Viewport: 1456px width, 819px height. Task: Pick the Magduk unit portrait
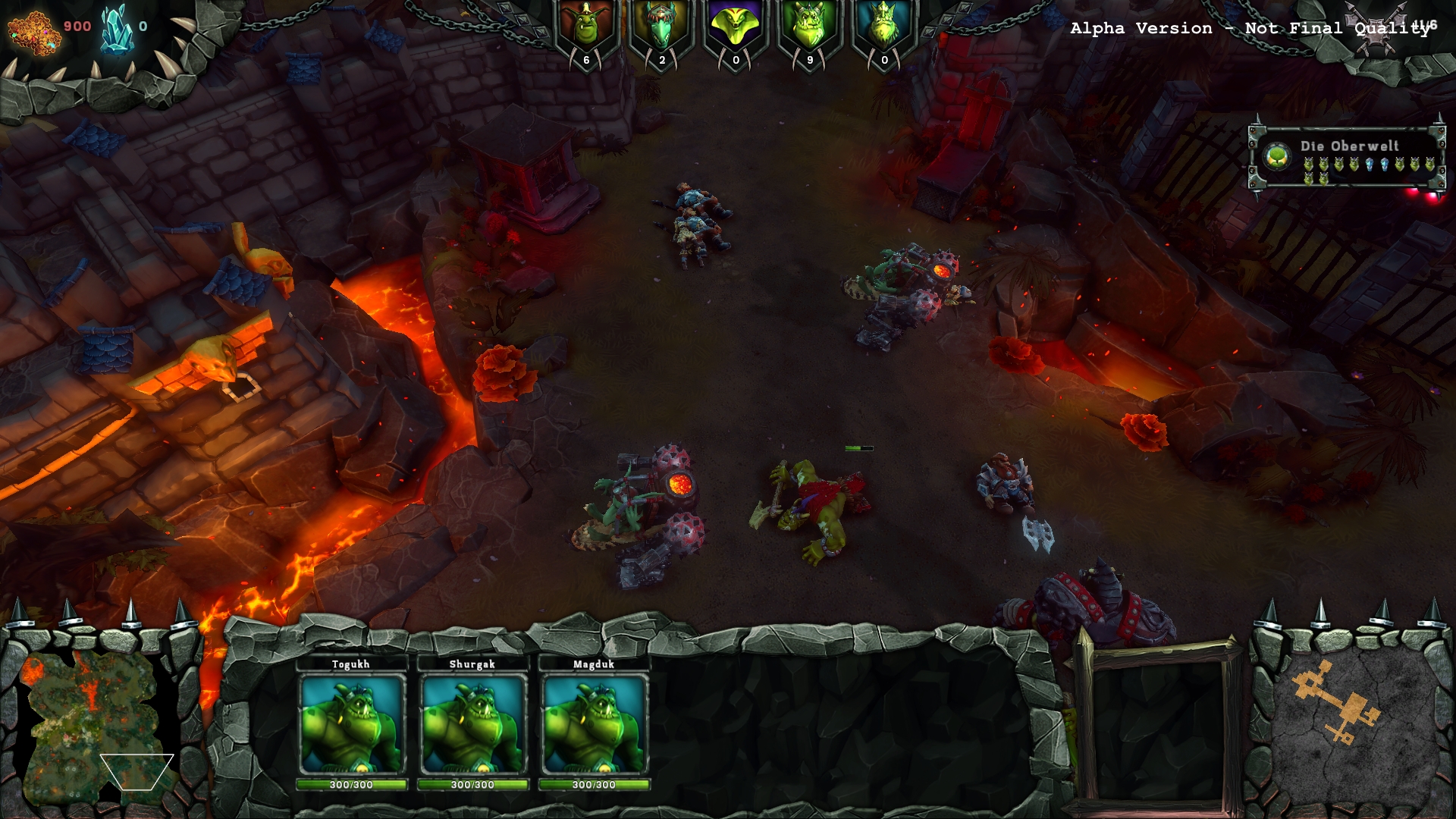594,724
